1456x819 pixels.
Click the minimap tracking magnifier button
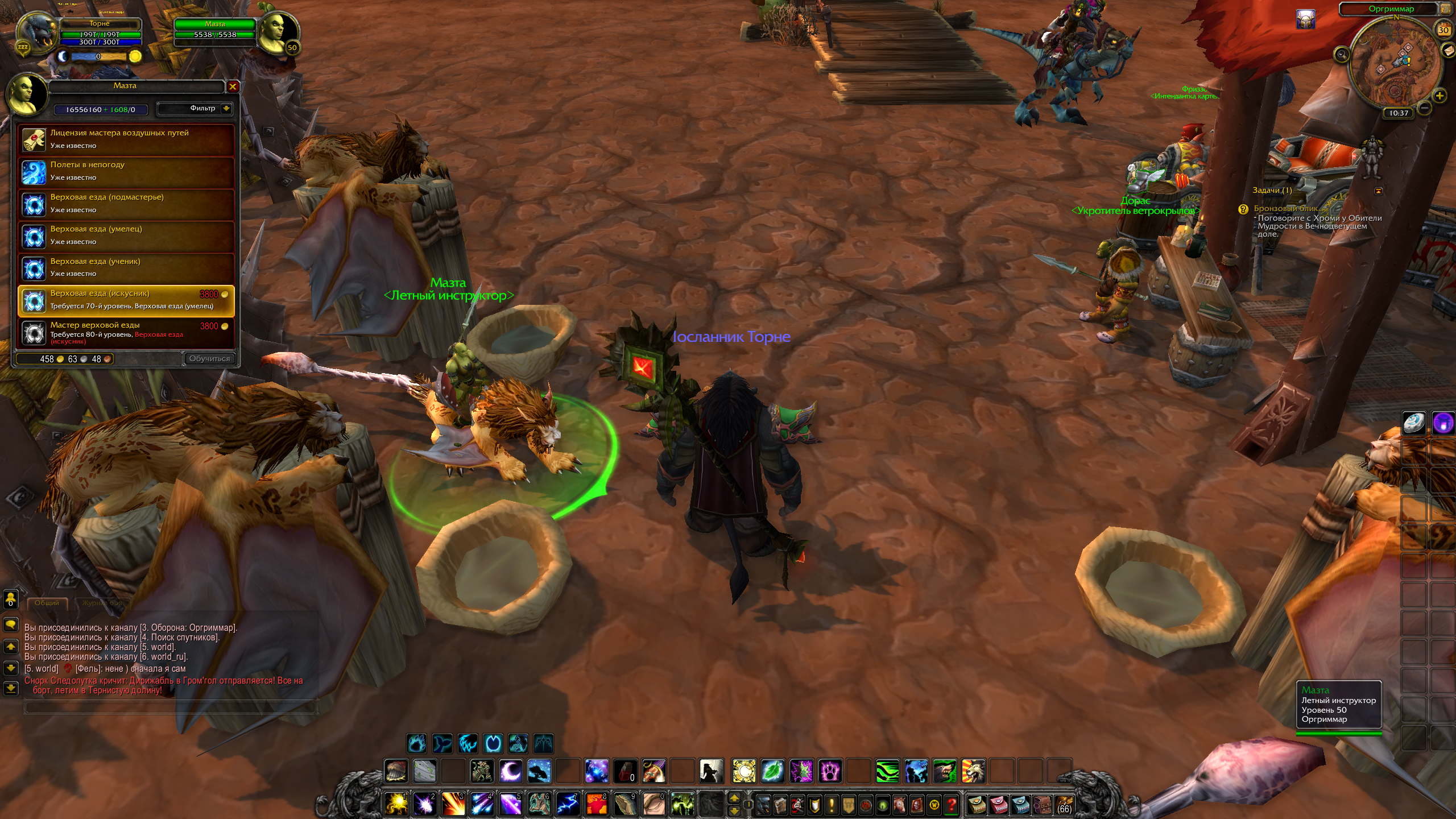[1342, 55]
